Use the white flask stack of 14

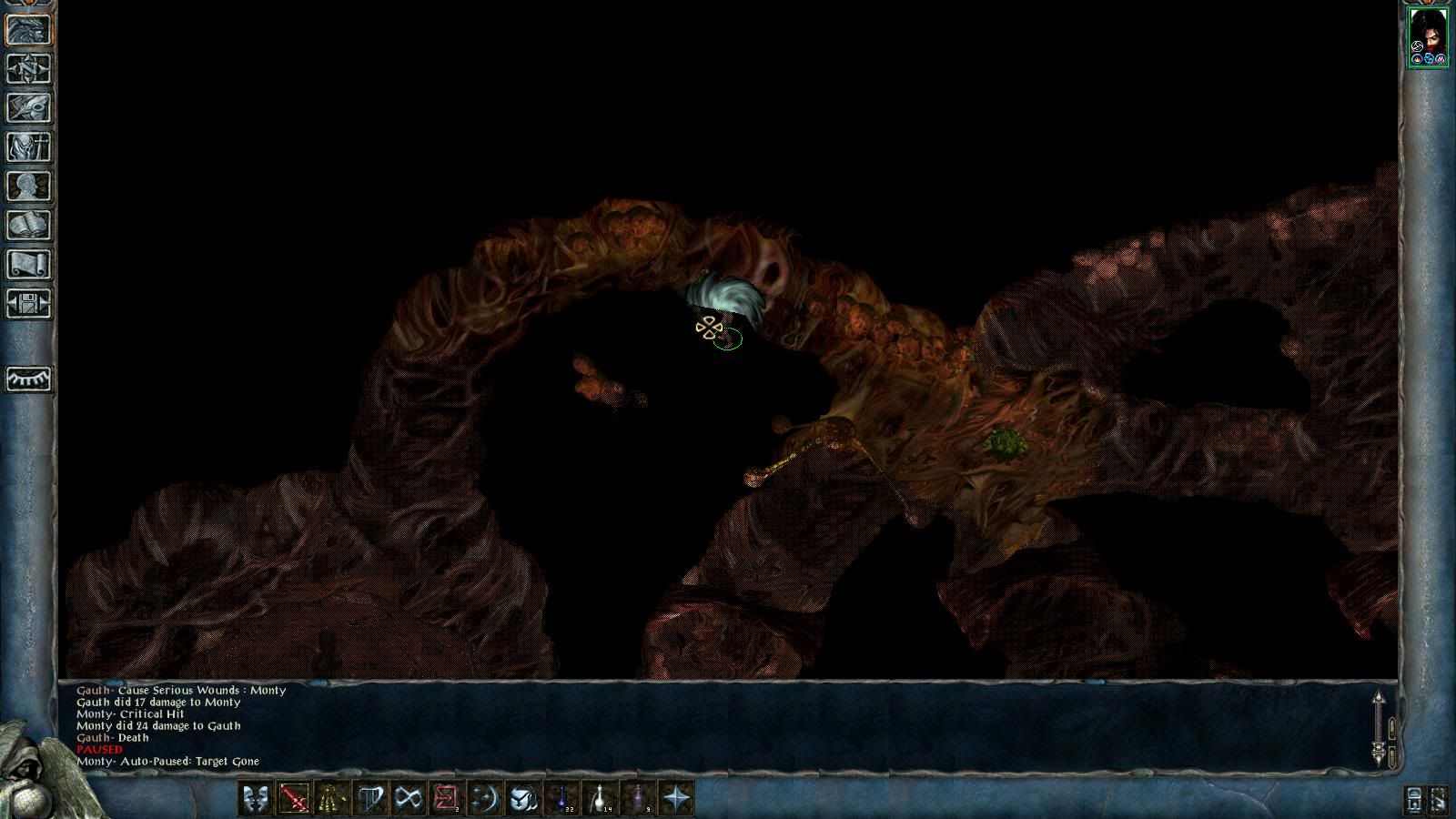coord(600,799)
